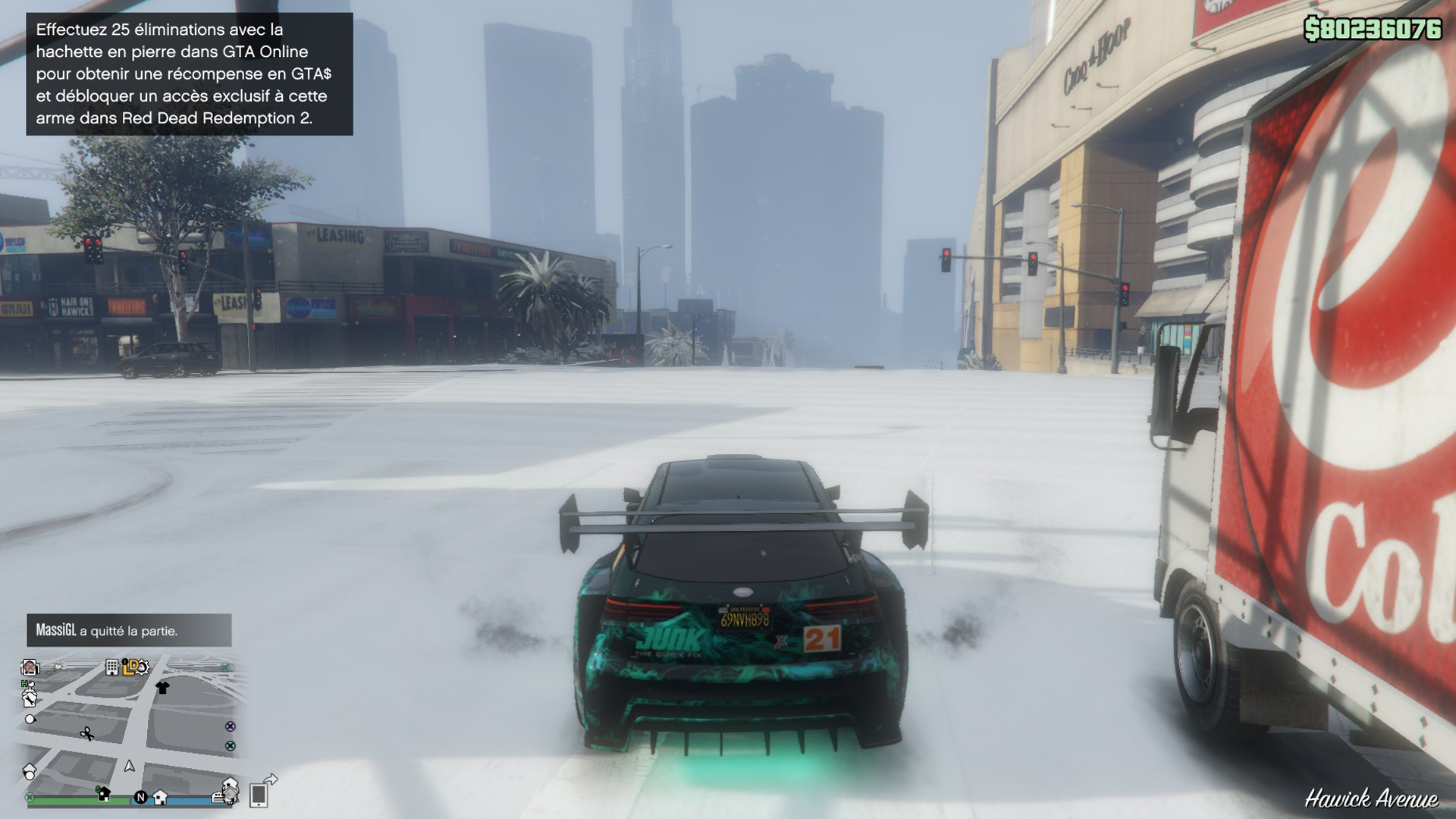Open the gear-shaped business blip near the LD marker
The height and width of the screenshot is (819, 1456).
point(143,667)
